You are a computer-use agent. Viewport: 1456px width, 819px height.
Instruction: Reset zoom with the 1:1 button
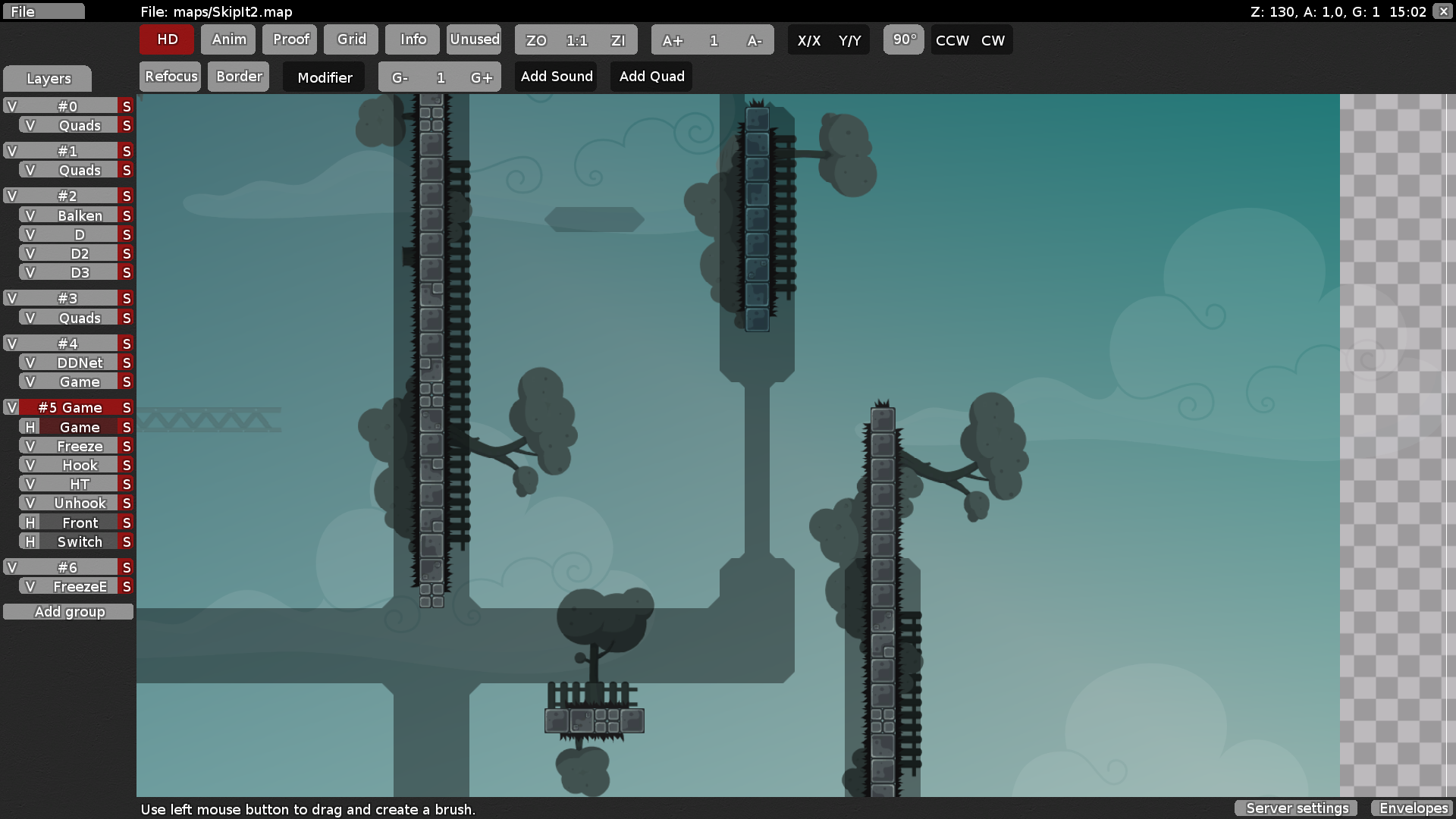click(x=577, y=40)
